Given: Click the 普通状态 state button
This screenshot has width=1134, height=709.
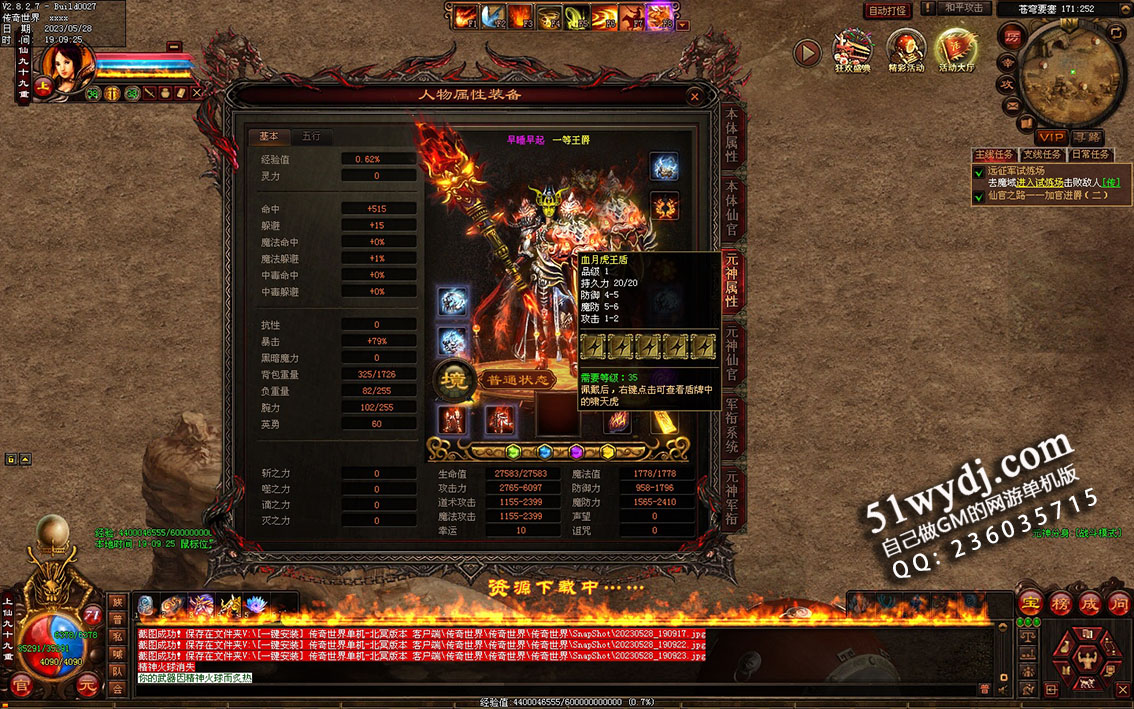Looking at the screenshot, I should [520, 380].
